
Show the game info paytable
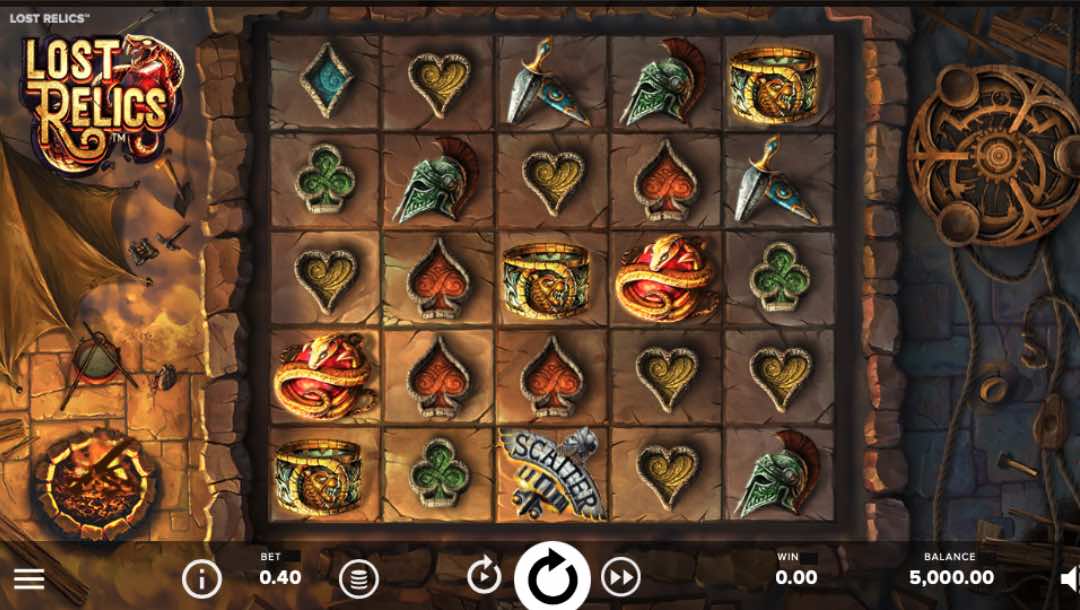point(201,578)
